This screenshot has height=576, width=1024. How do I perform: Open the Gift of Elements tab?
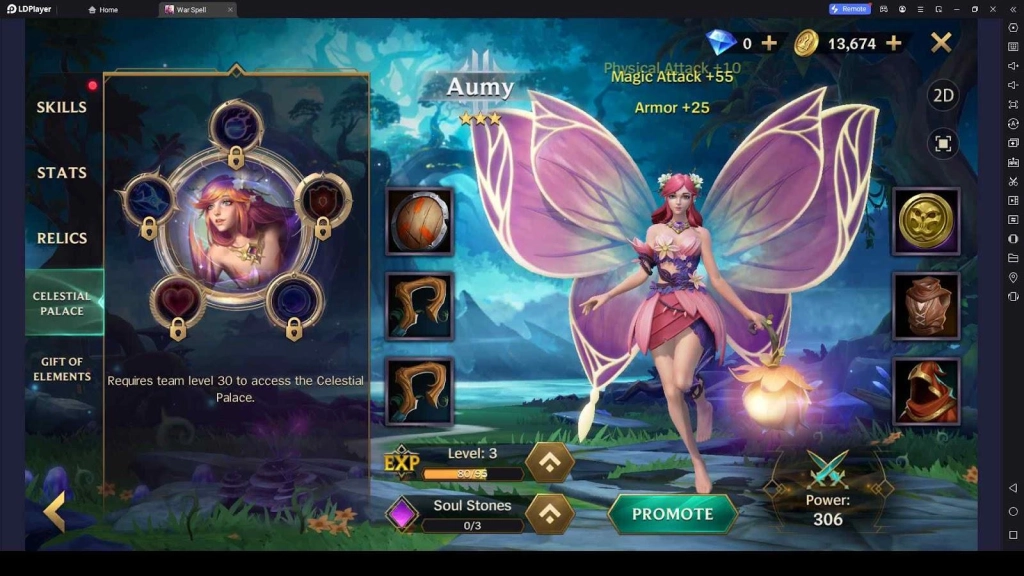point(62,369)
